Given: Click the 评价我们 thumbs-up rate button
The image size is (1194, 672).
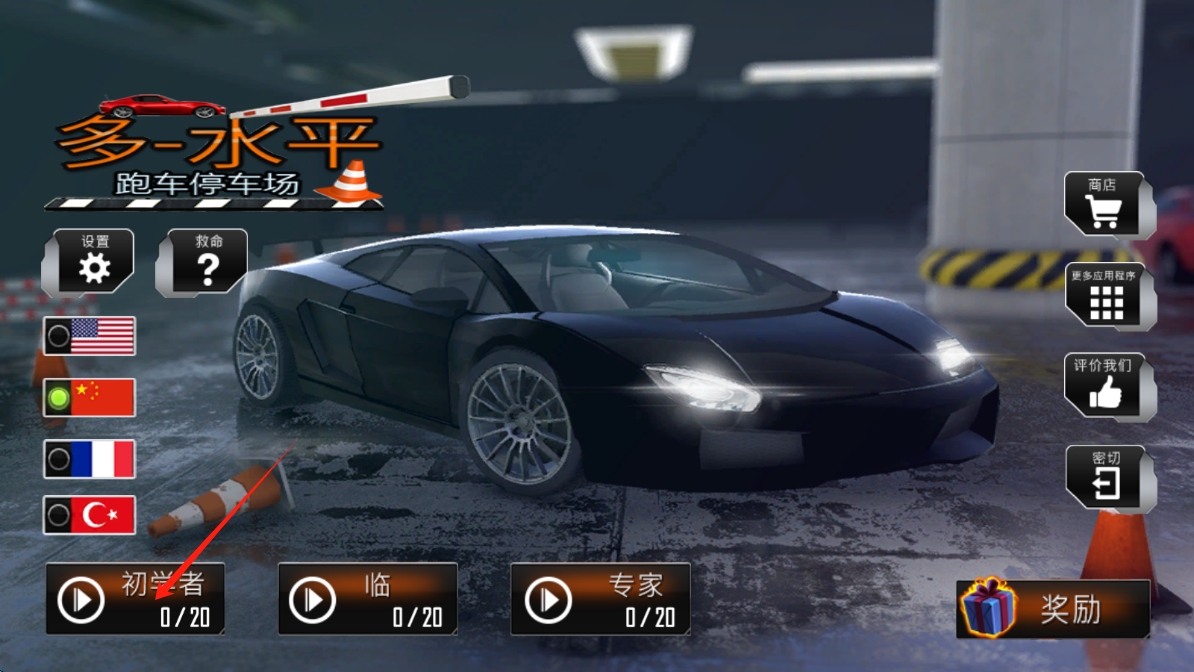Looking at the screenshot, I should point(1105,386).
